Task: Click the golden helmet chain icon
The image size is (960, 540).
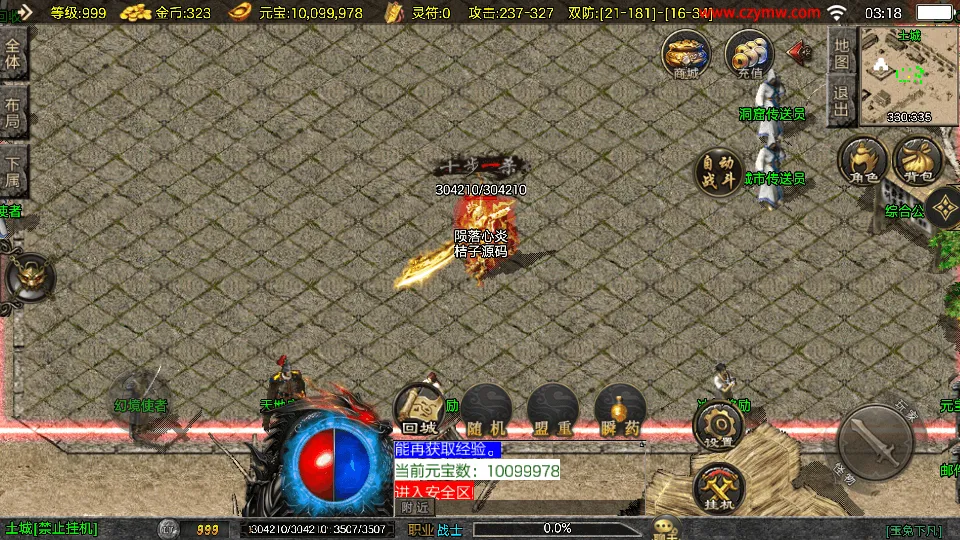Action: click(30, 278)
